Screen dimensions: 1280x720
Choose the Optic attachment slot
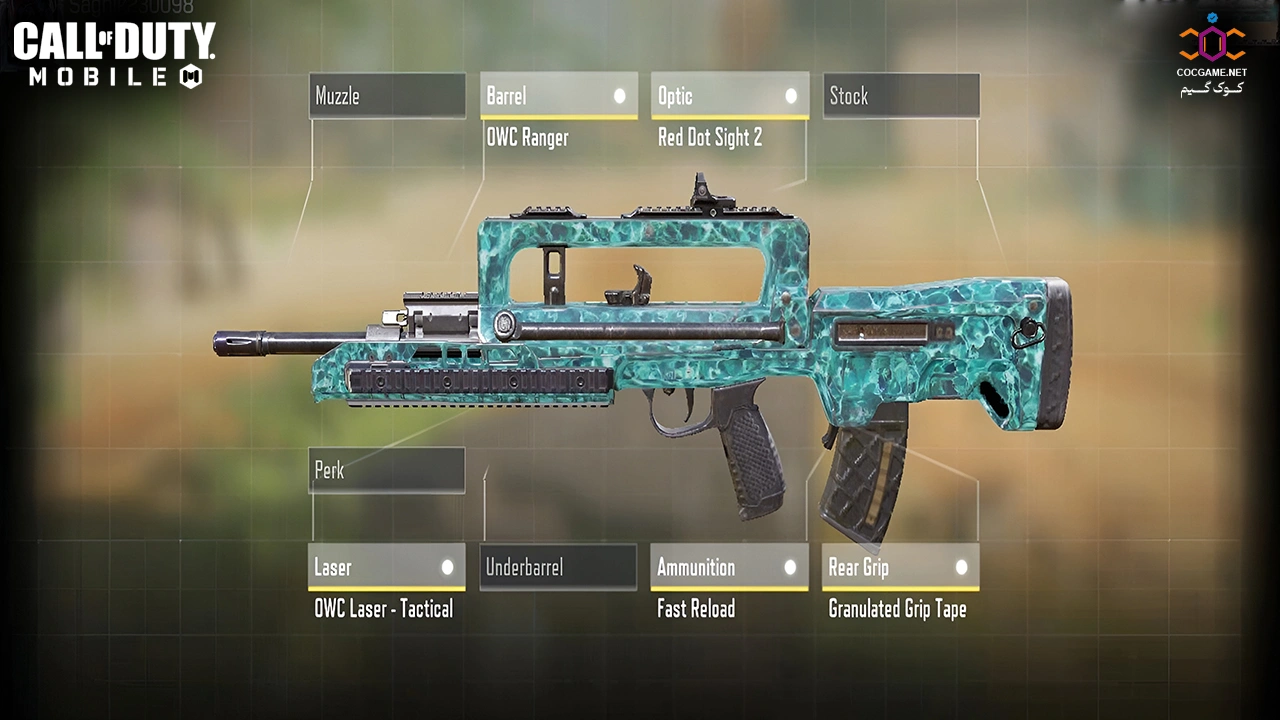[x=729, y=96]
